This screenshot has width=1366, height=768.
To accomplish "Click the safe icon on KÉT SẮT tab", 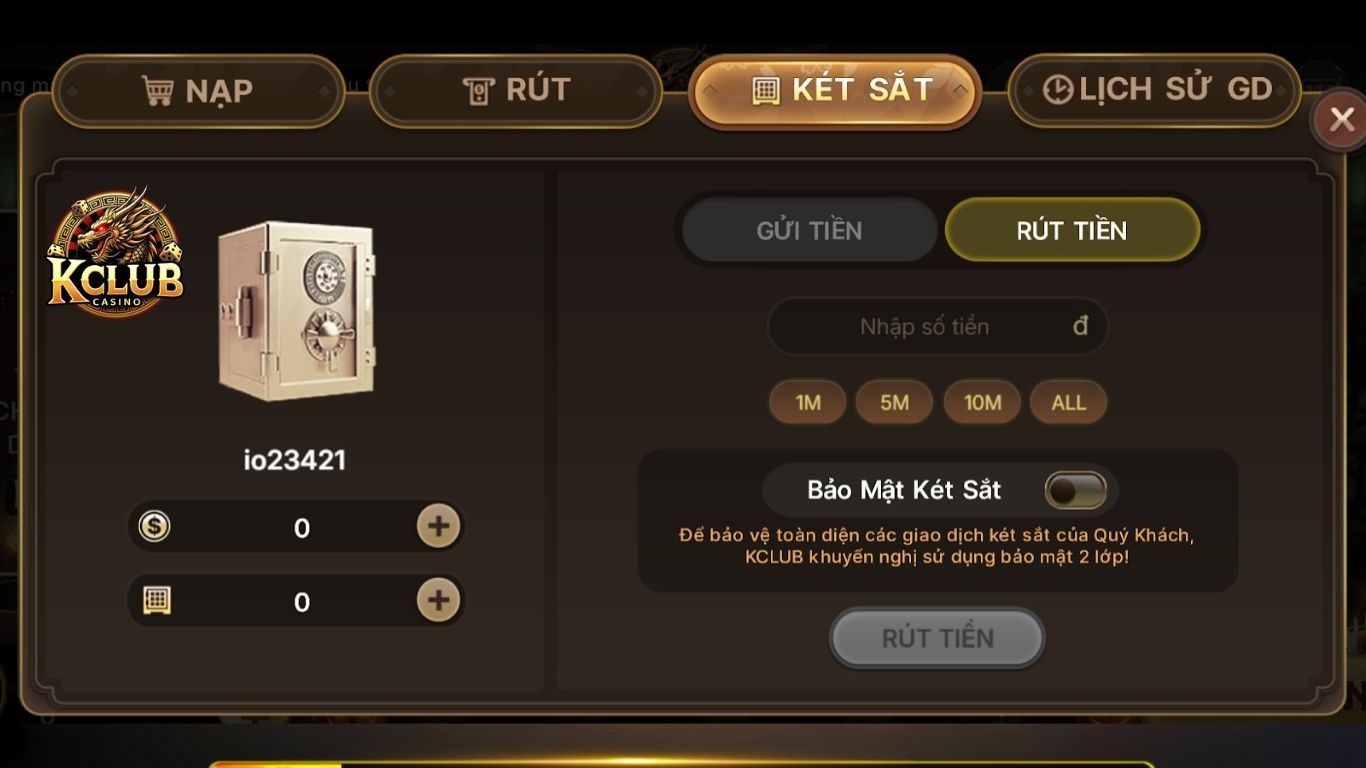I will (765, 89).
